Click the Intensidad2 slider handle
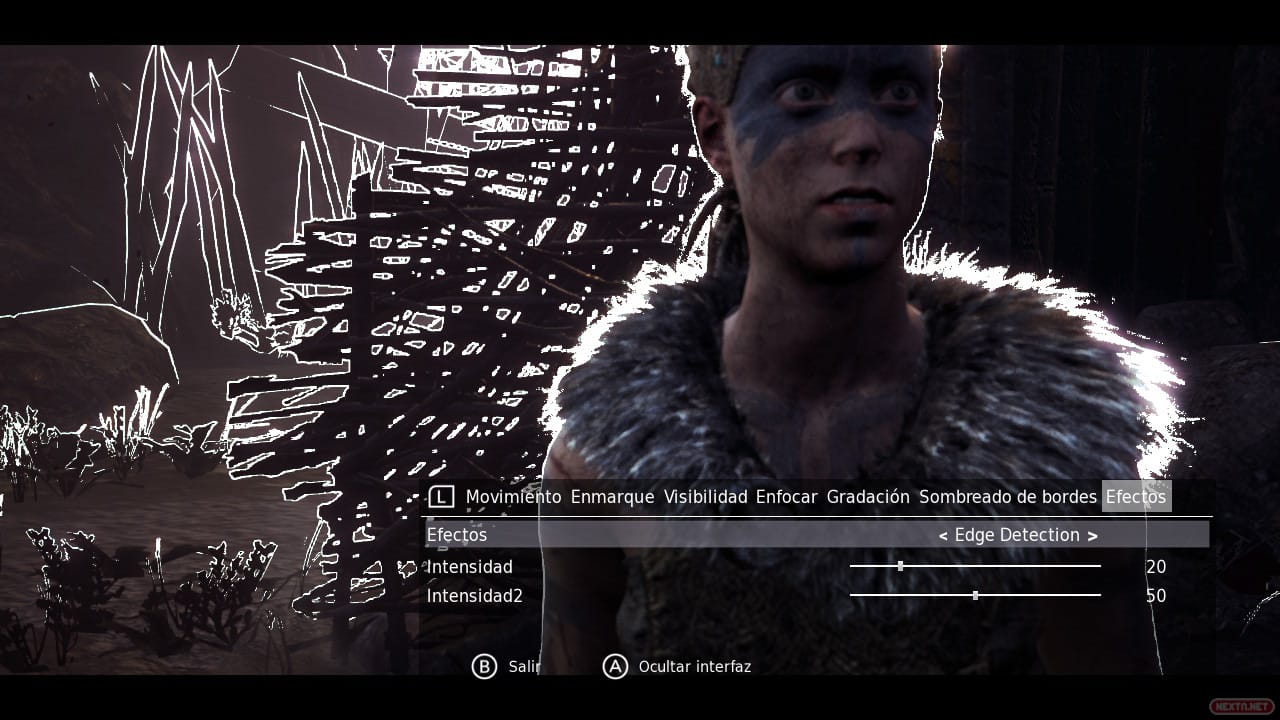The image size is (1280, 720). pyautogui.click(x=975, y=595)
